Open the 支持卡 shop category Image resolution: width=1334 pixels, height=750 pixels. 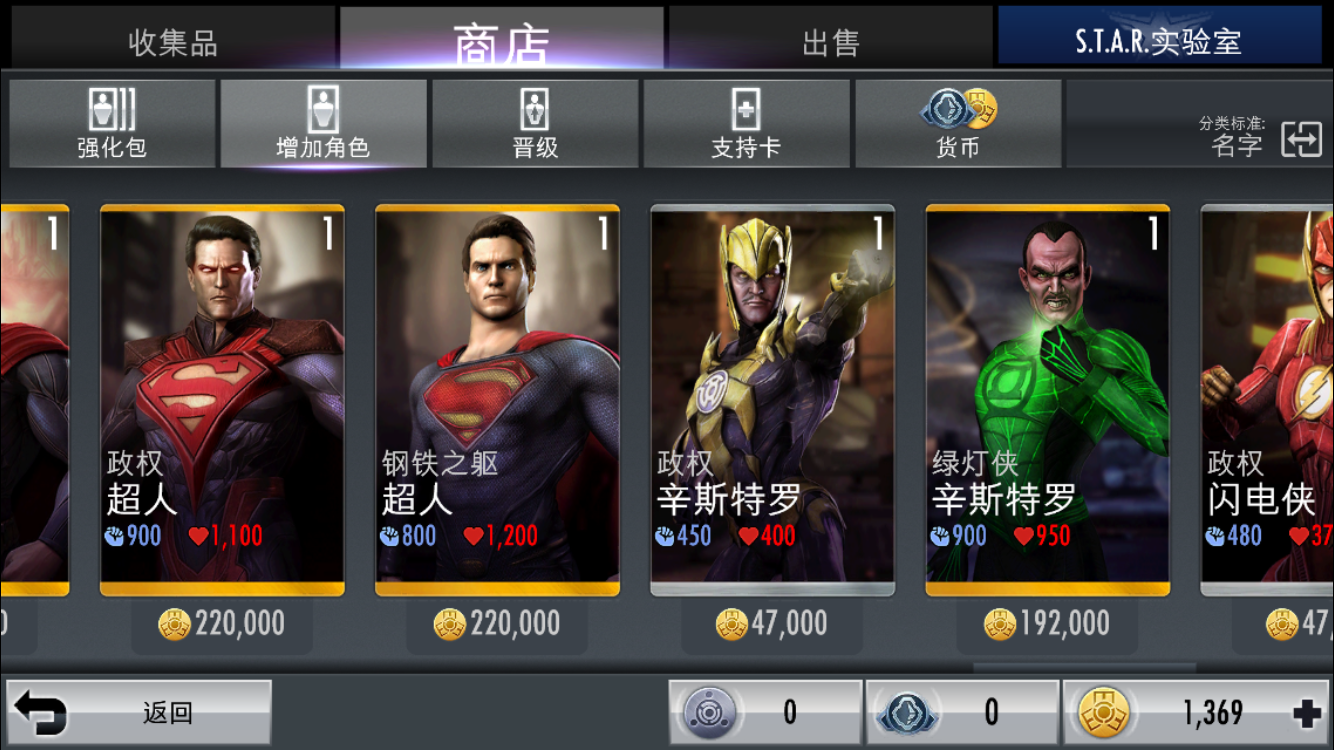pos(746,124)
